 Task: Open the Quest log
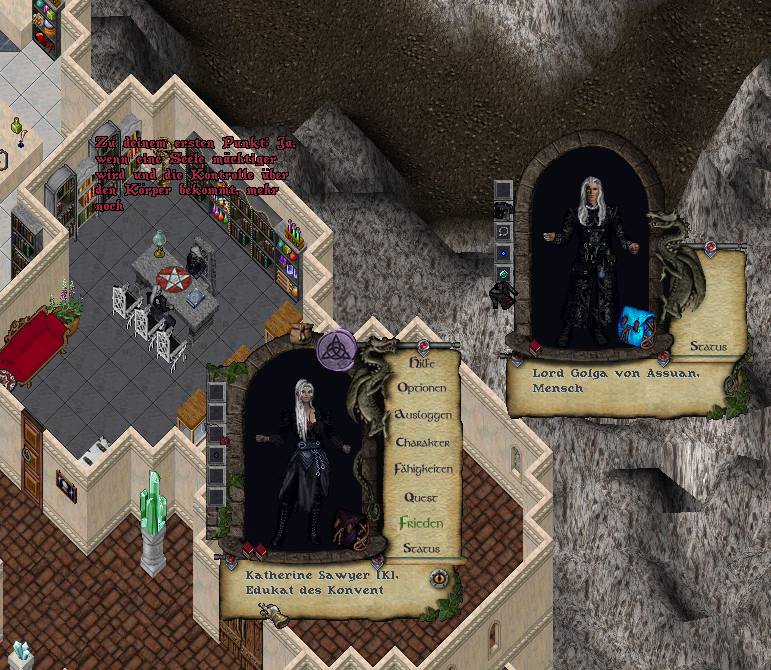pos(421,497)
